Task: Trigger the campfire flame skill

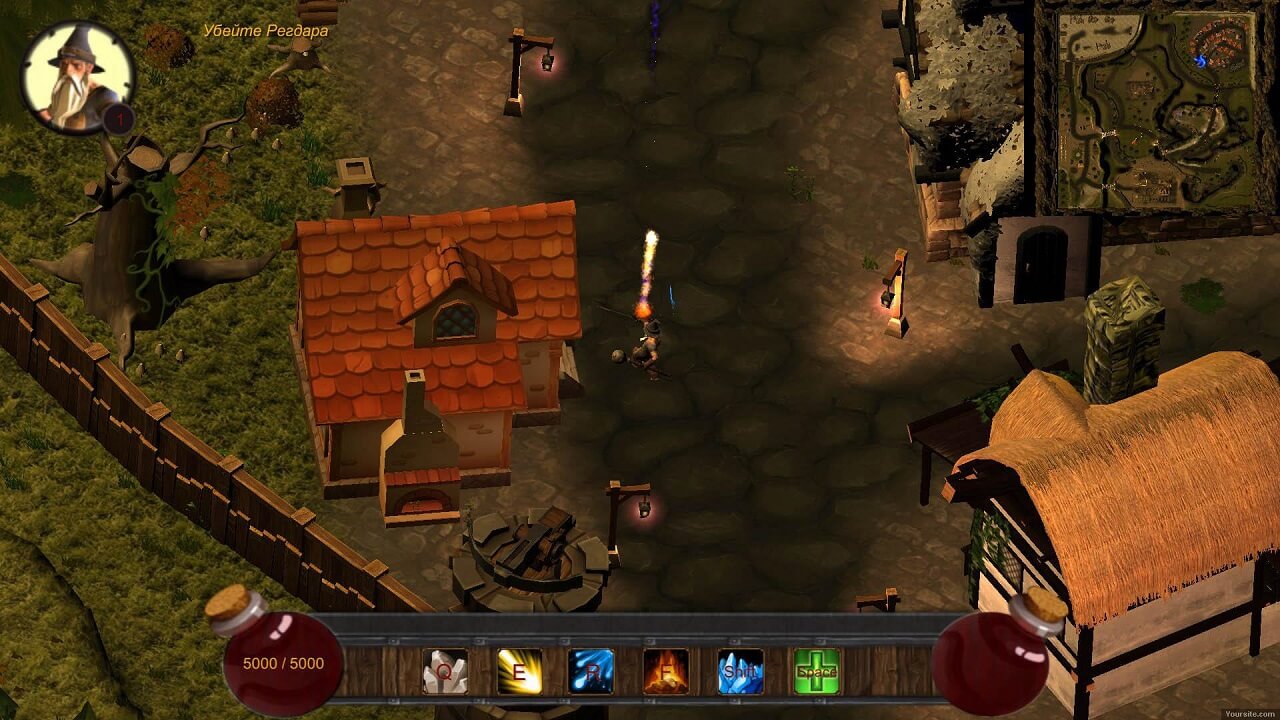Action: [666, 672]
